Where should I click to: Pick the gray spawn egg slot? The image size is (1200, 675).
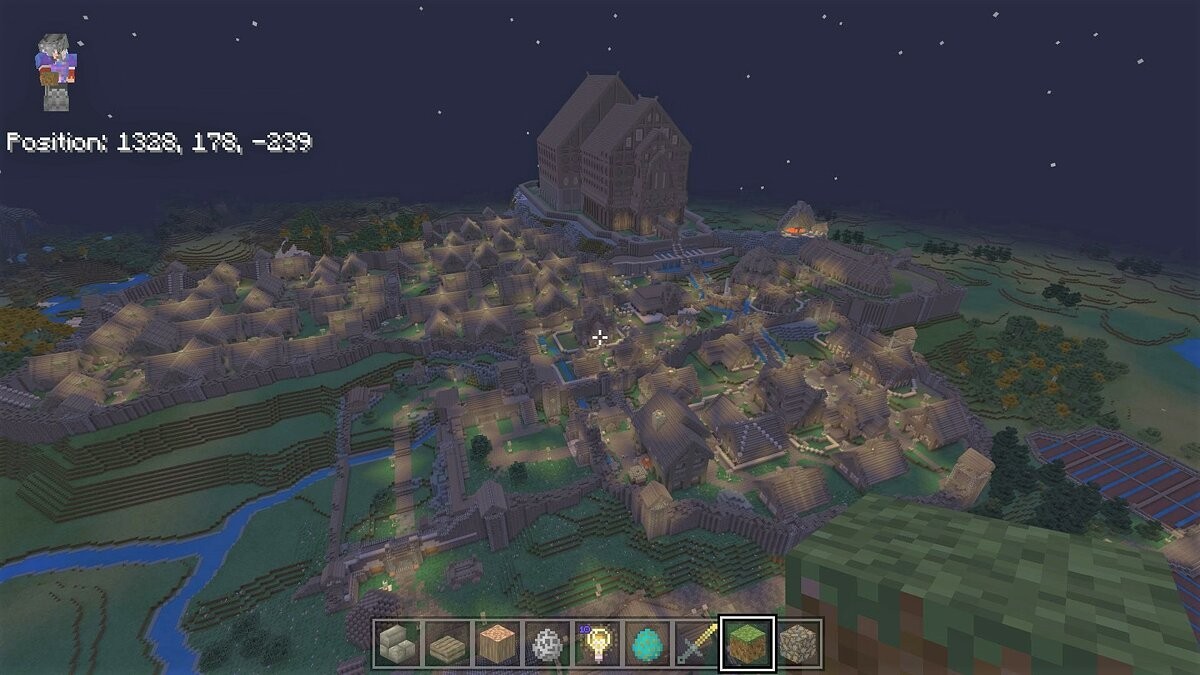[x=547, y=643]
